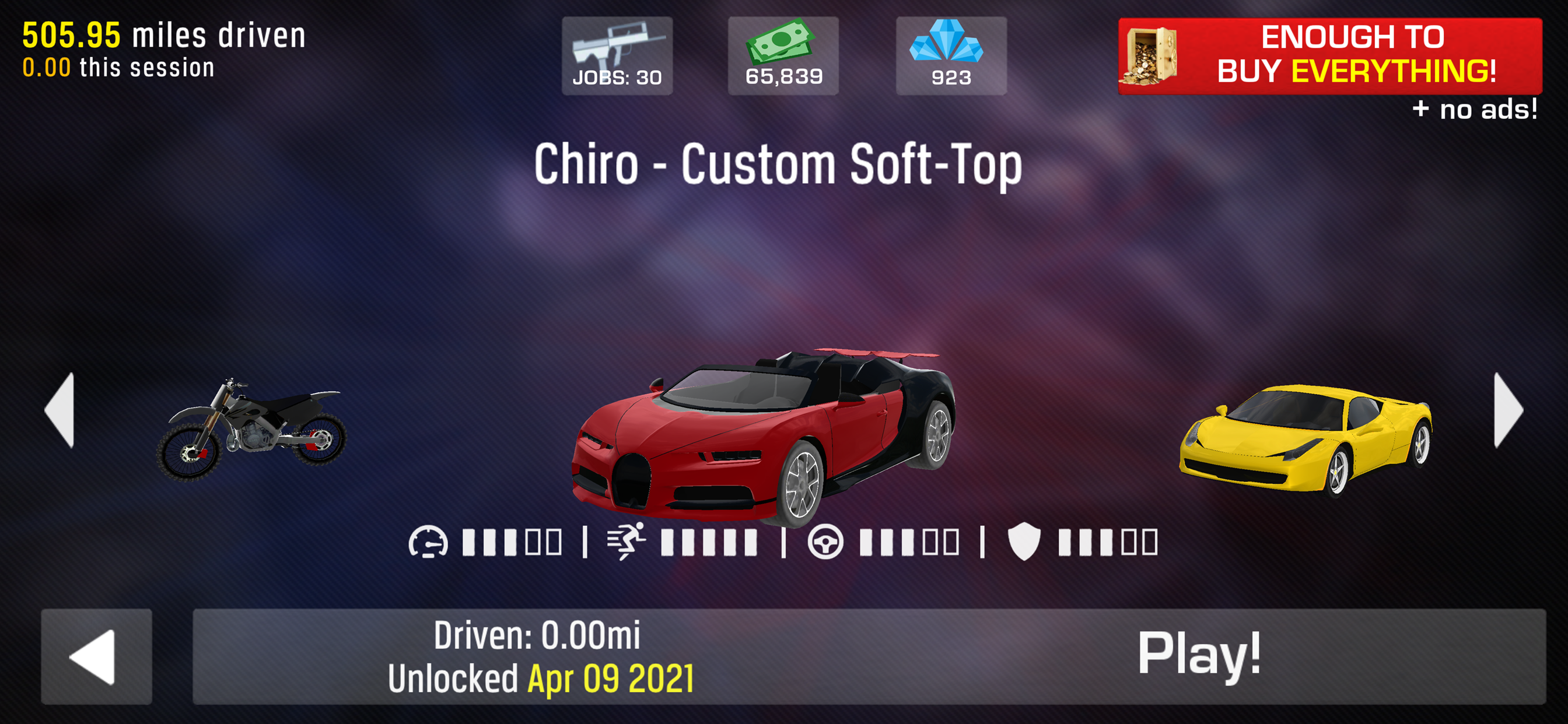Go back using the bottom-left arrow button
The height and width of the screenshot is (724, 1568).
pos(96,656)
